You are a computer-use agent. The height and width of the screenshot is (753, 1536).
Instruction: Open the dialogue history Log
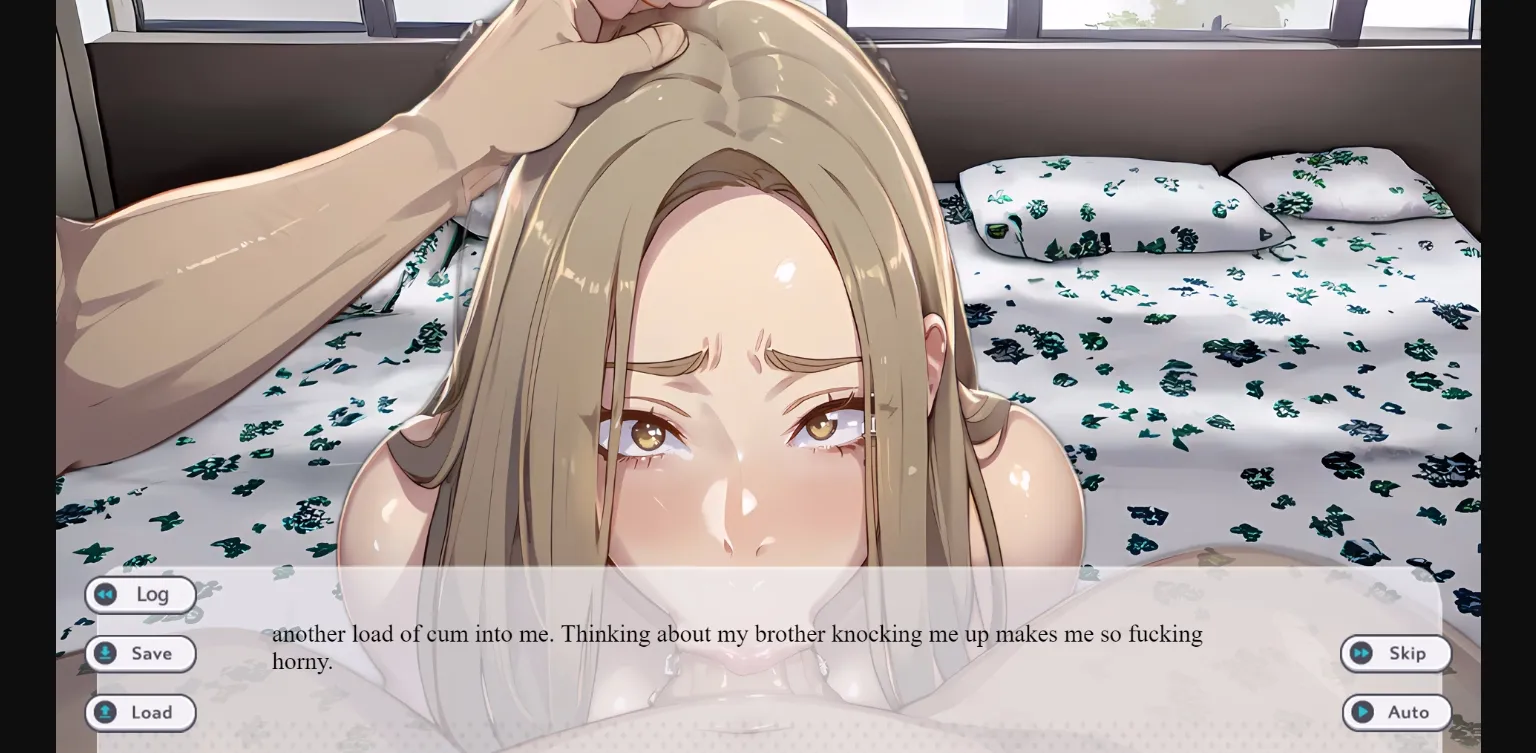[141, 594]
